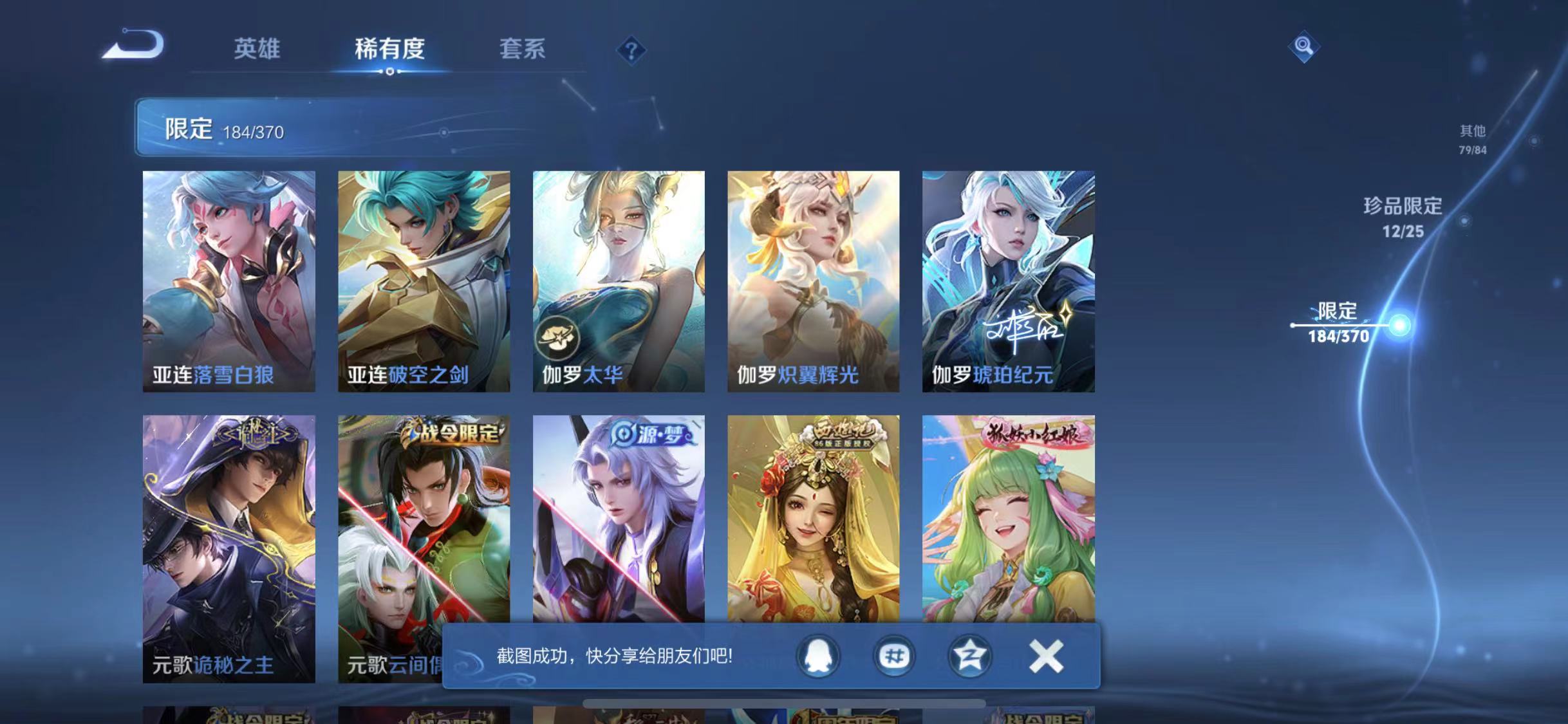Share via the hashtag community icon
The width and height of the screenshot is (1568, 724).
pos(893,658)
